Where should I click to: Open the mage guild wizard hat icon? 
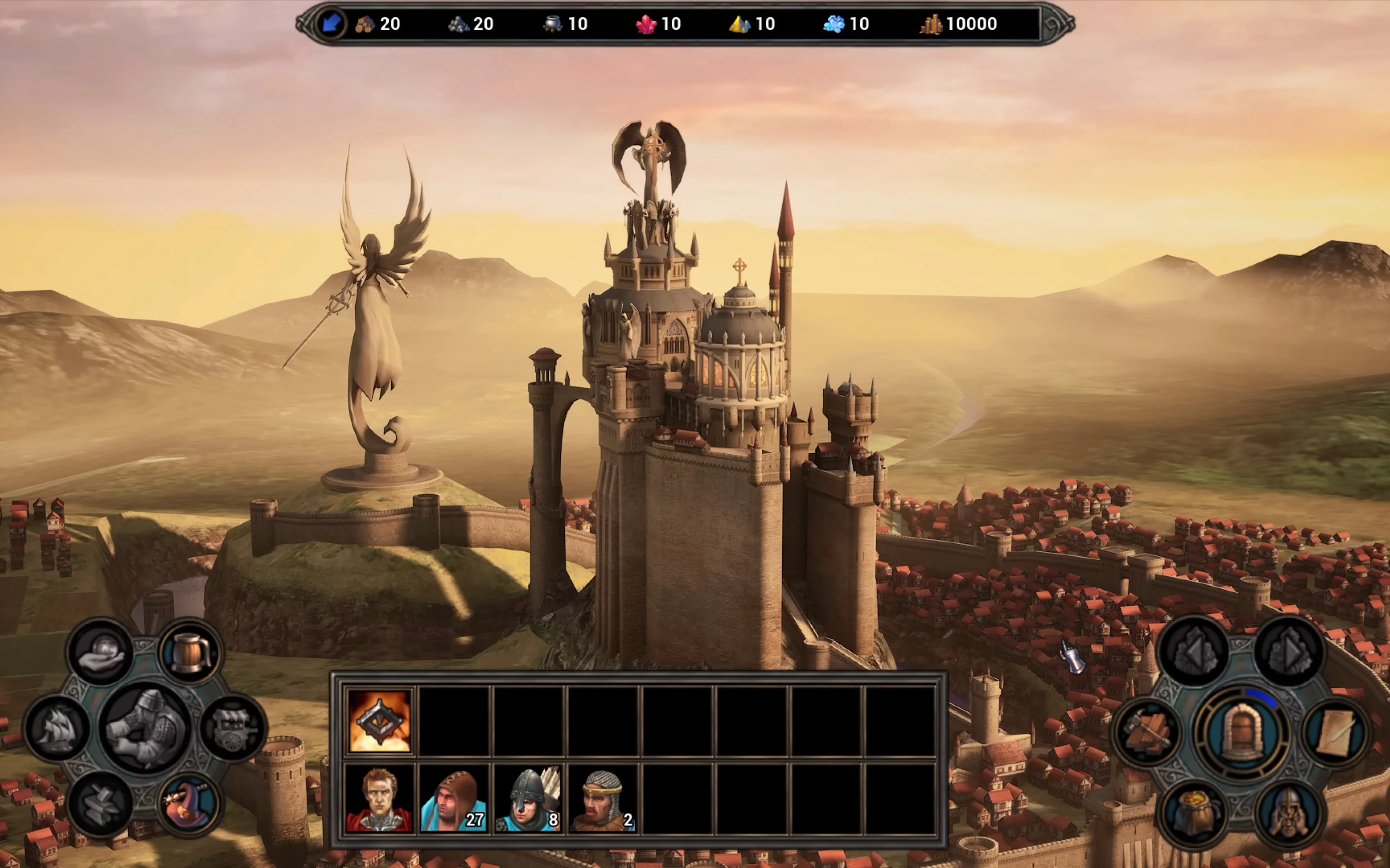(189, 802)
